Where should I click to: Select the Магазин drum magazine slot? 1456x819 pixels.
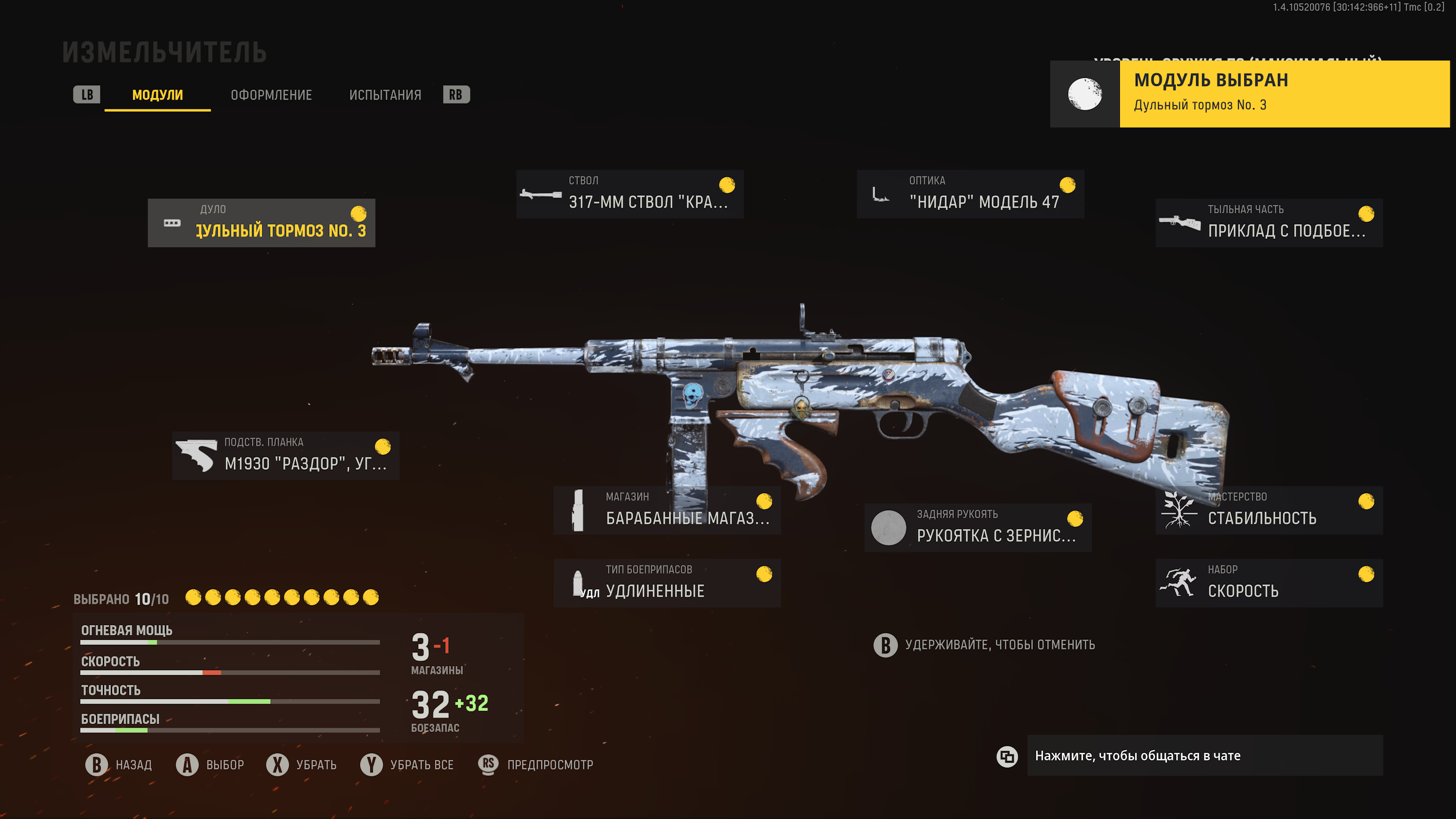click(x=667, y=510)
